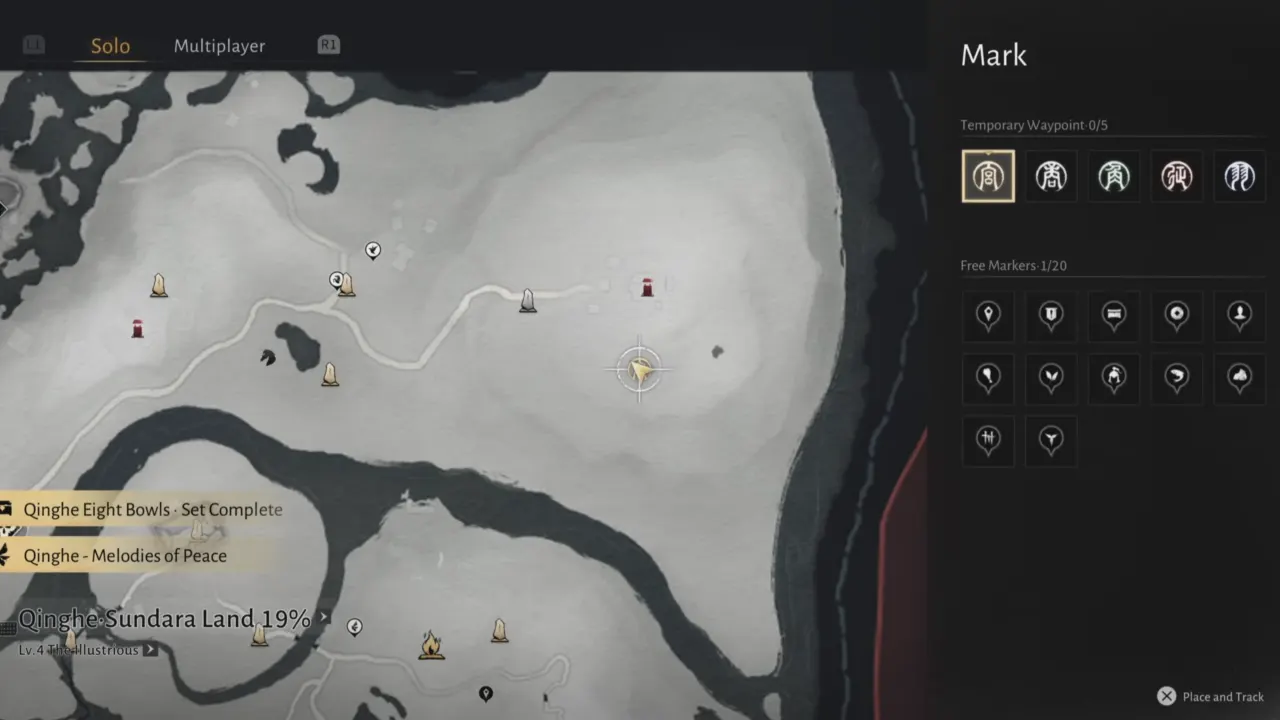The image size is (1280, 720).
Task: Switch to the Solo map tab
Action: (110, 46)
